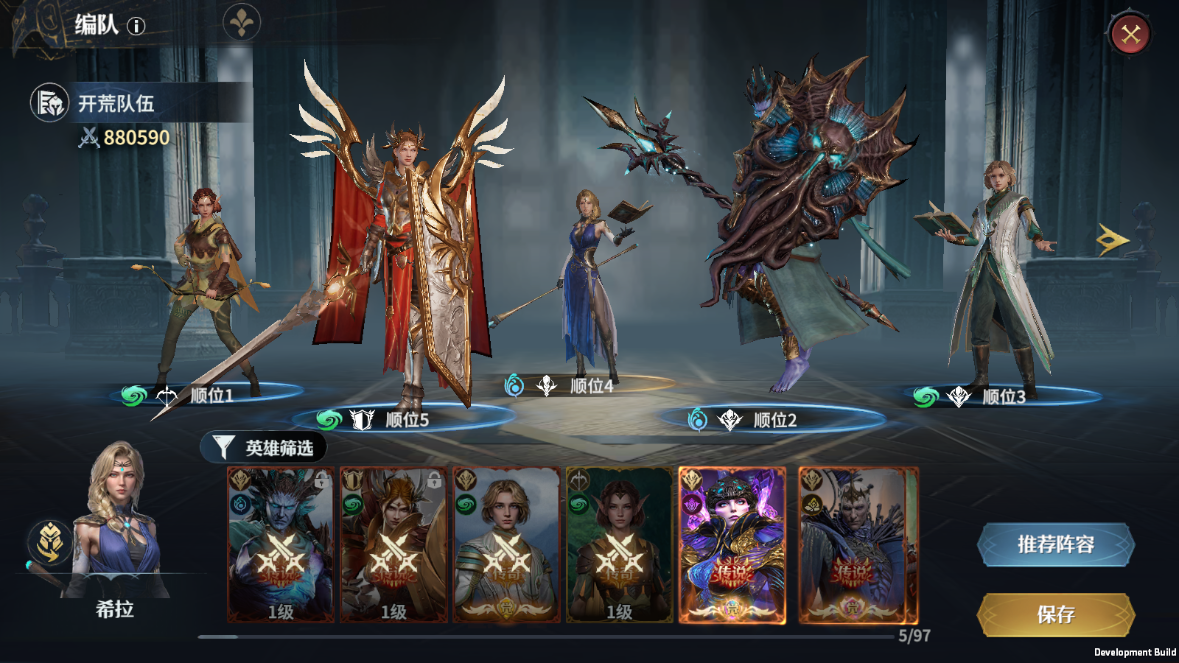This screenshot has width=1179, height=663.
Task: Click the fleur-de-lis emblem beside the title
Action: tap(241, 22)
